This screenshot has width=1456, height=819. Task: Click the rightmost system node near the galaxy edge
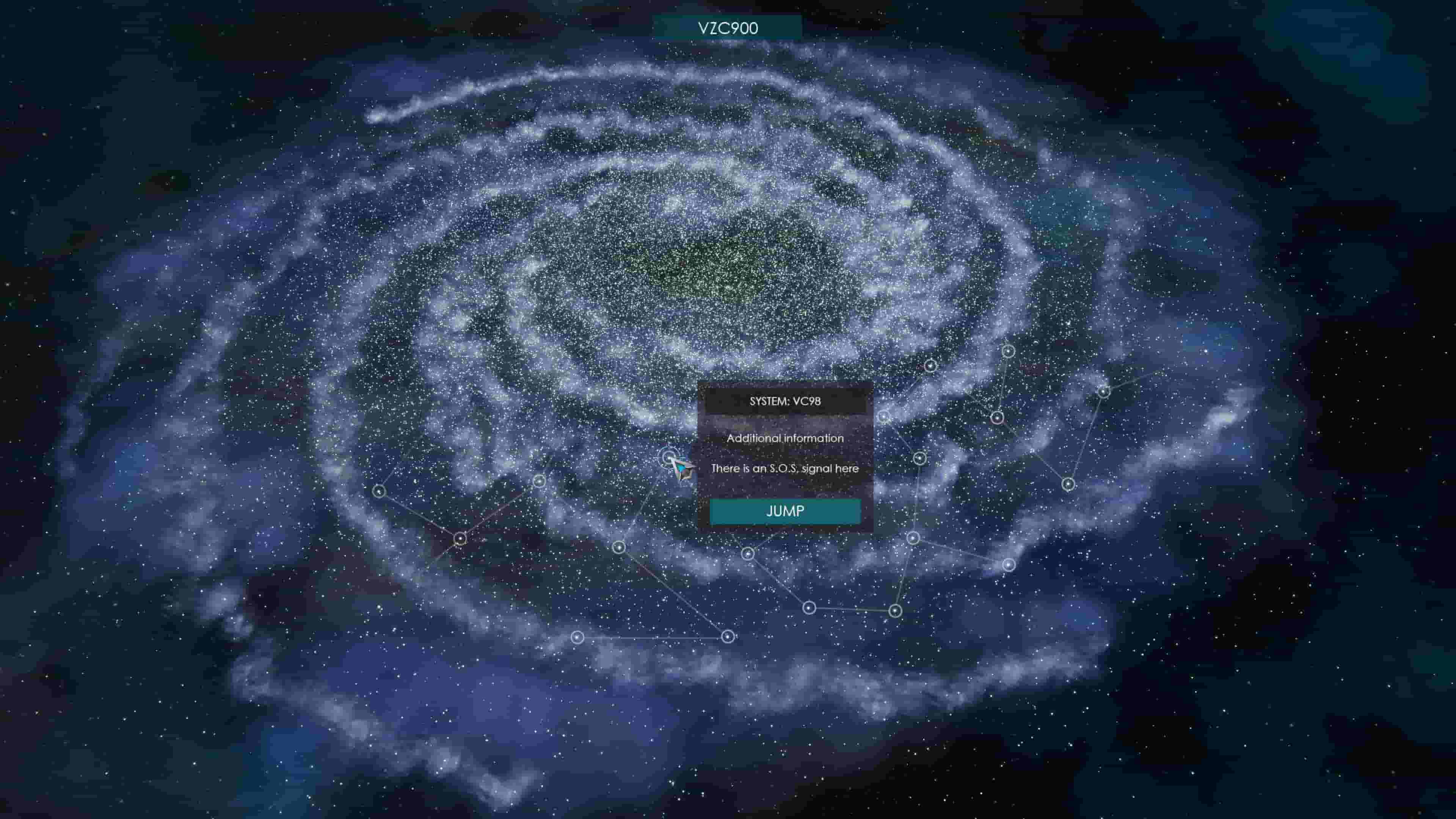[x=1104, y=392]
